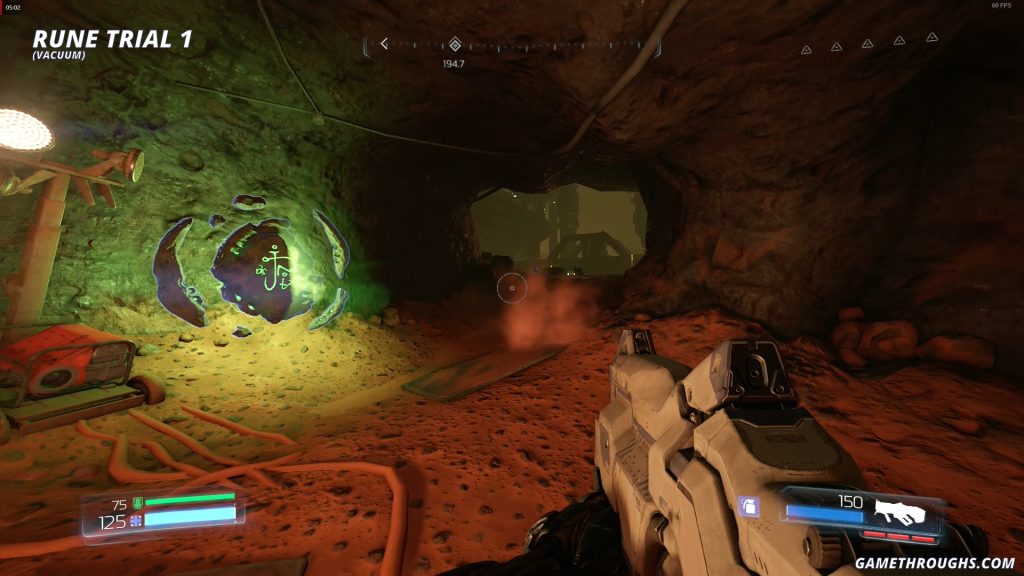This screenshot has height=576, width=1024.
Task: Click the compass left arrow indicator
Action: [x=384, y=44]
